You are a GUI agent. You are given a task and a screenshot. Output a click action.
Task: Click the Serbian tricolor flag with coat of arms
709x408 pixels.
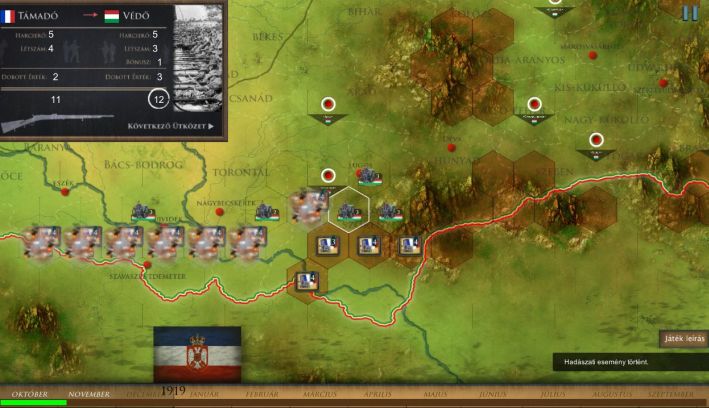pyautogui.click(x=197, y=353)
